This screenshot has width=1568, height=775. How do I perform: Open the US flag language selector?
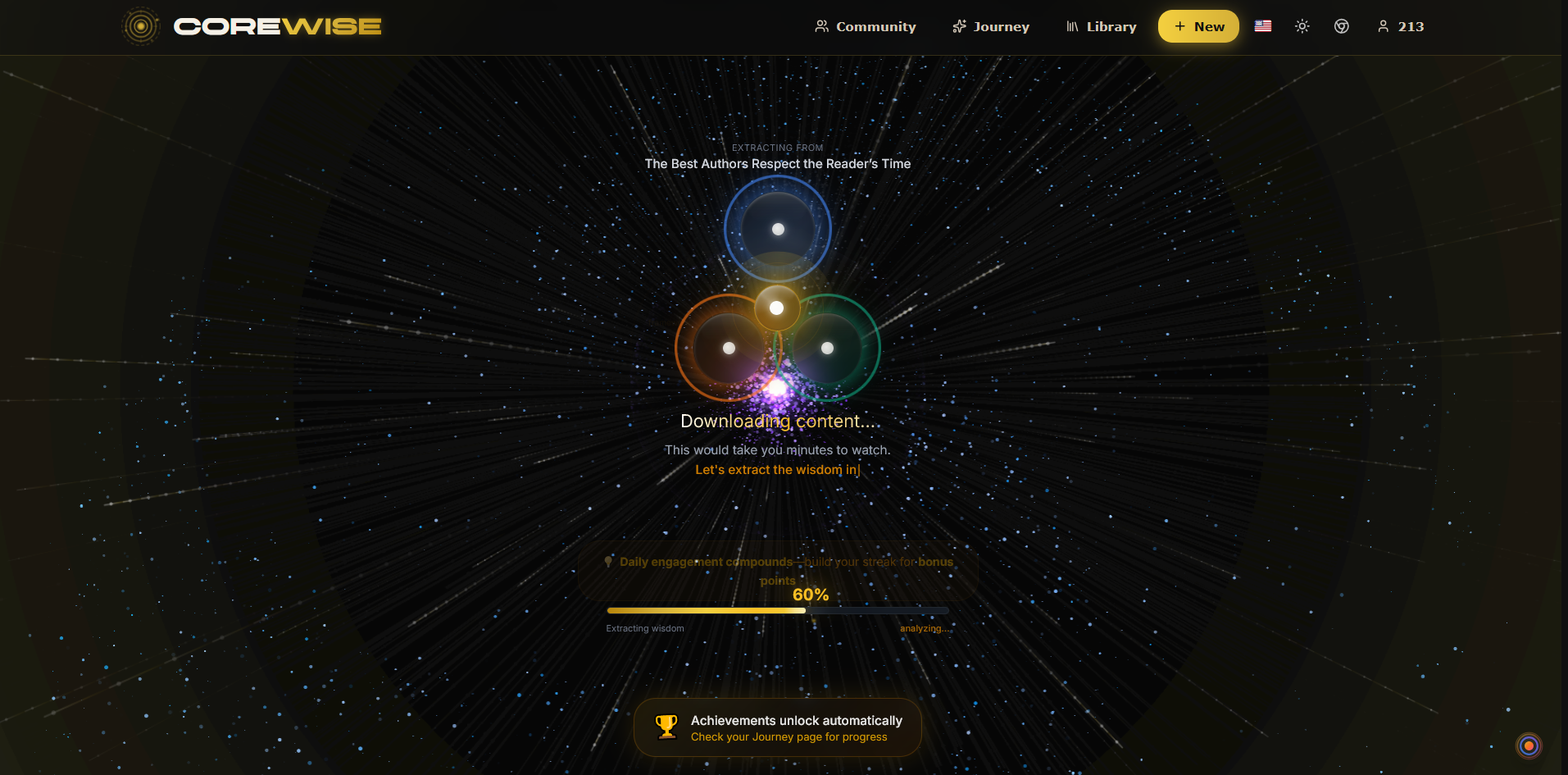[1262, 25]
